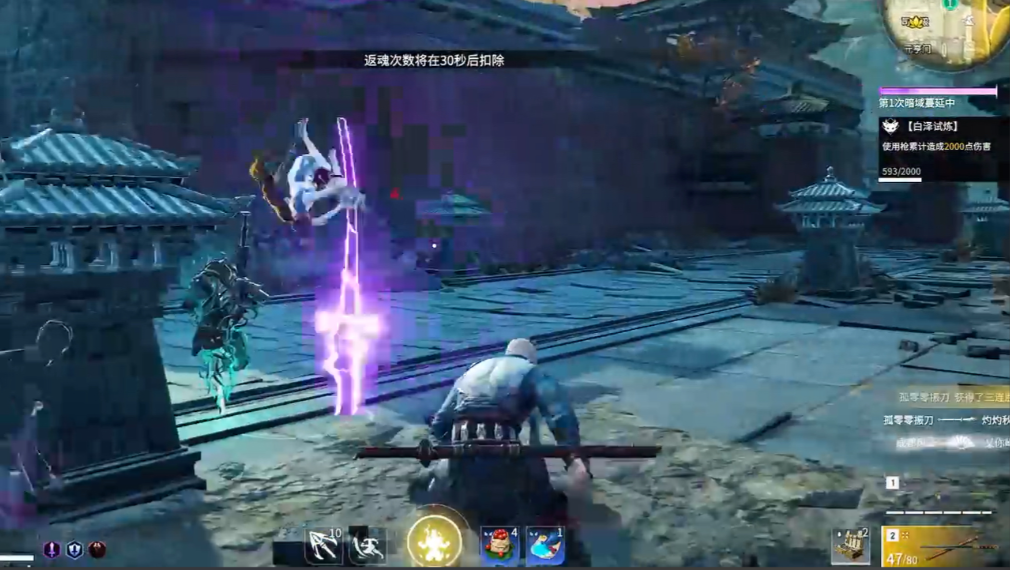
Task: Switch to weapon slot 1
Action: pos(893,483)
